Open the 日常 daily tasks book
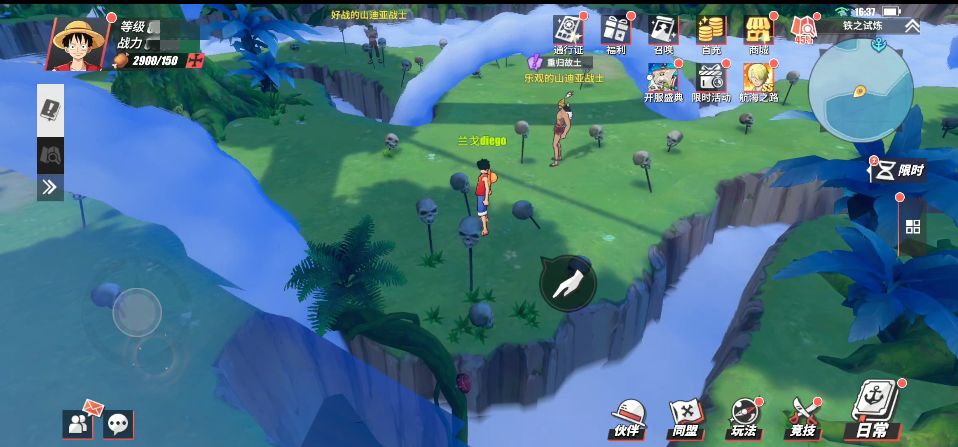Viewport: 958px width, 447px height. coord(868,412)
